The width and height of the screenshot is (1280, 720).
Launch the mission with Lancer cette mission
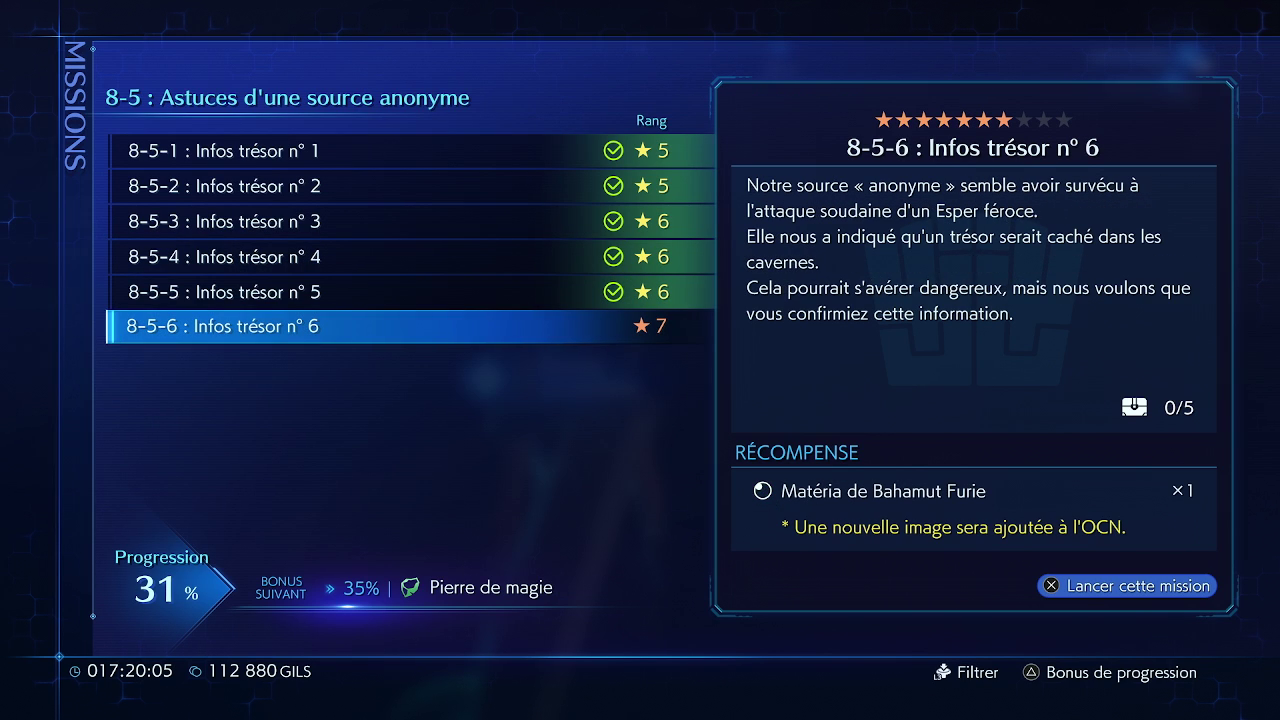(x=1127, y=586)
